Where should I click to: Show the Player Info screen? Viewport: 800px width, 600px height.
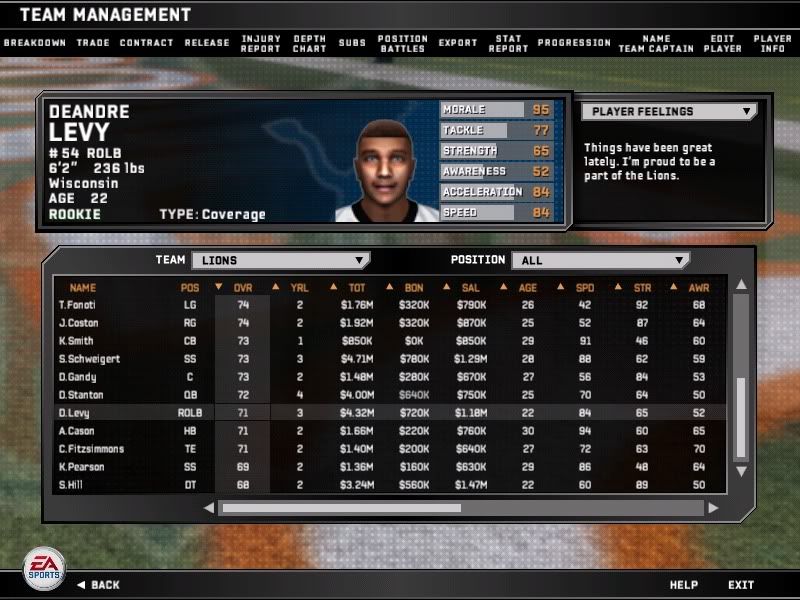pos(772,44)
